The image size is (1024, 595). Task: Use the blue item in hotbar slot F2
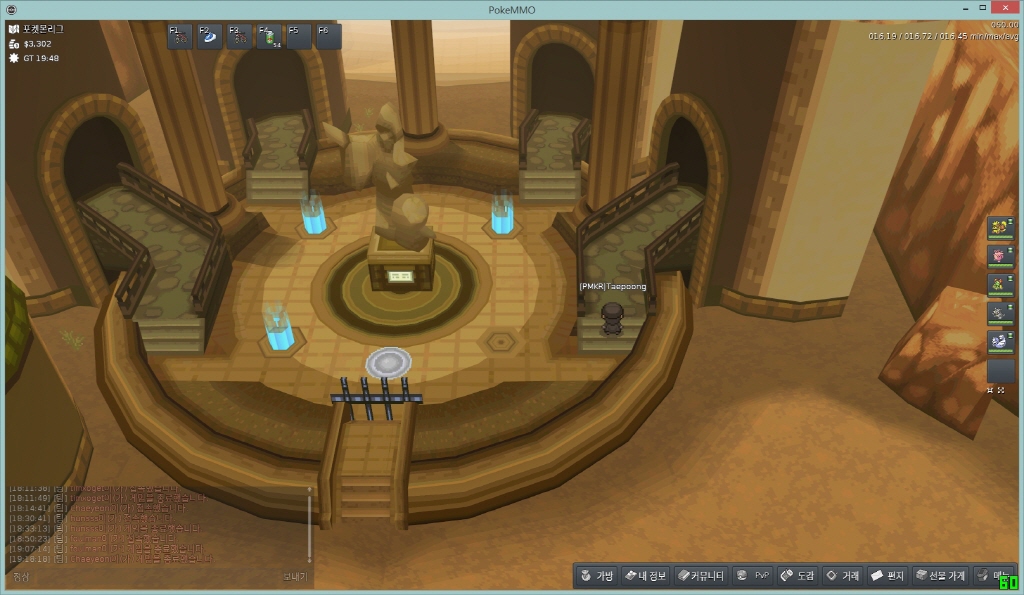[210, 38]
